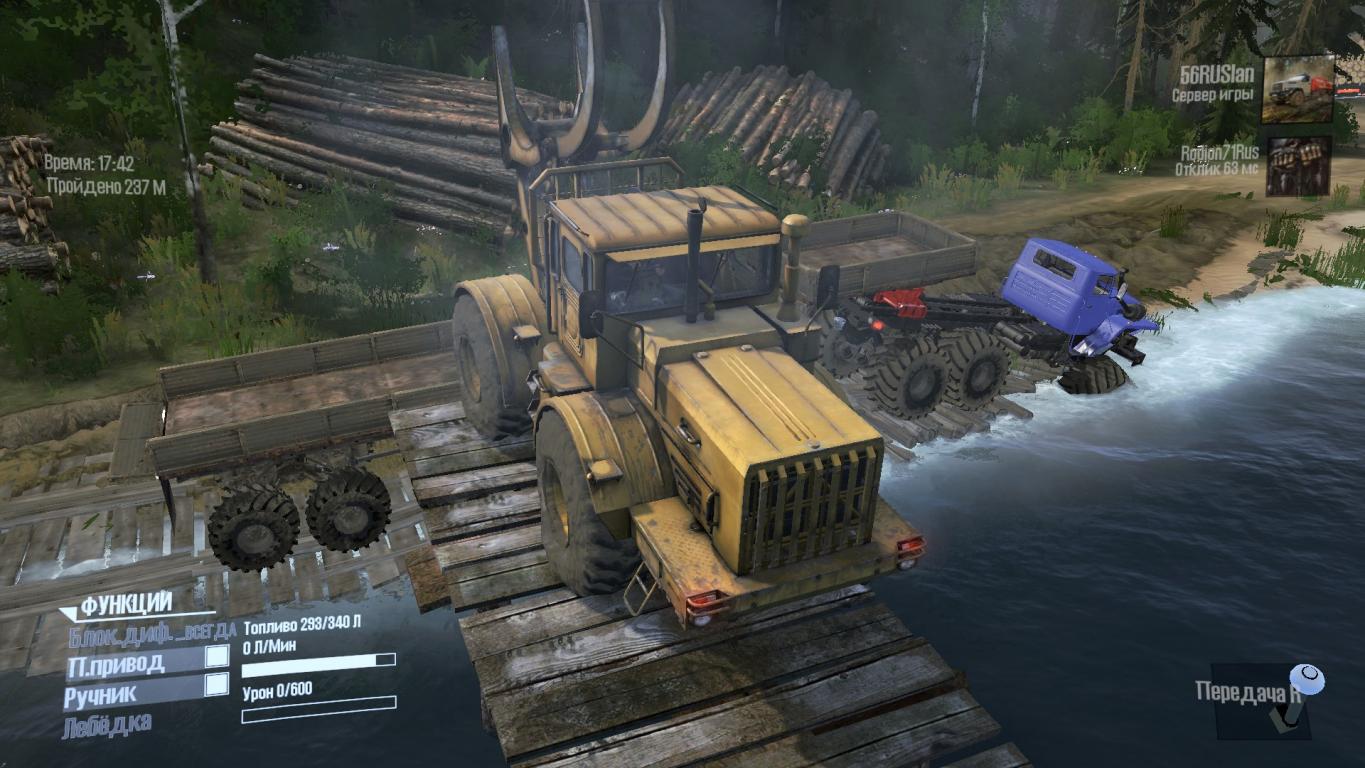The image size is (1365, 768).
Task: Select the Блок.диф. всегда entry
Action: (152, 632)
